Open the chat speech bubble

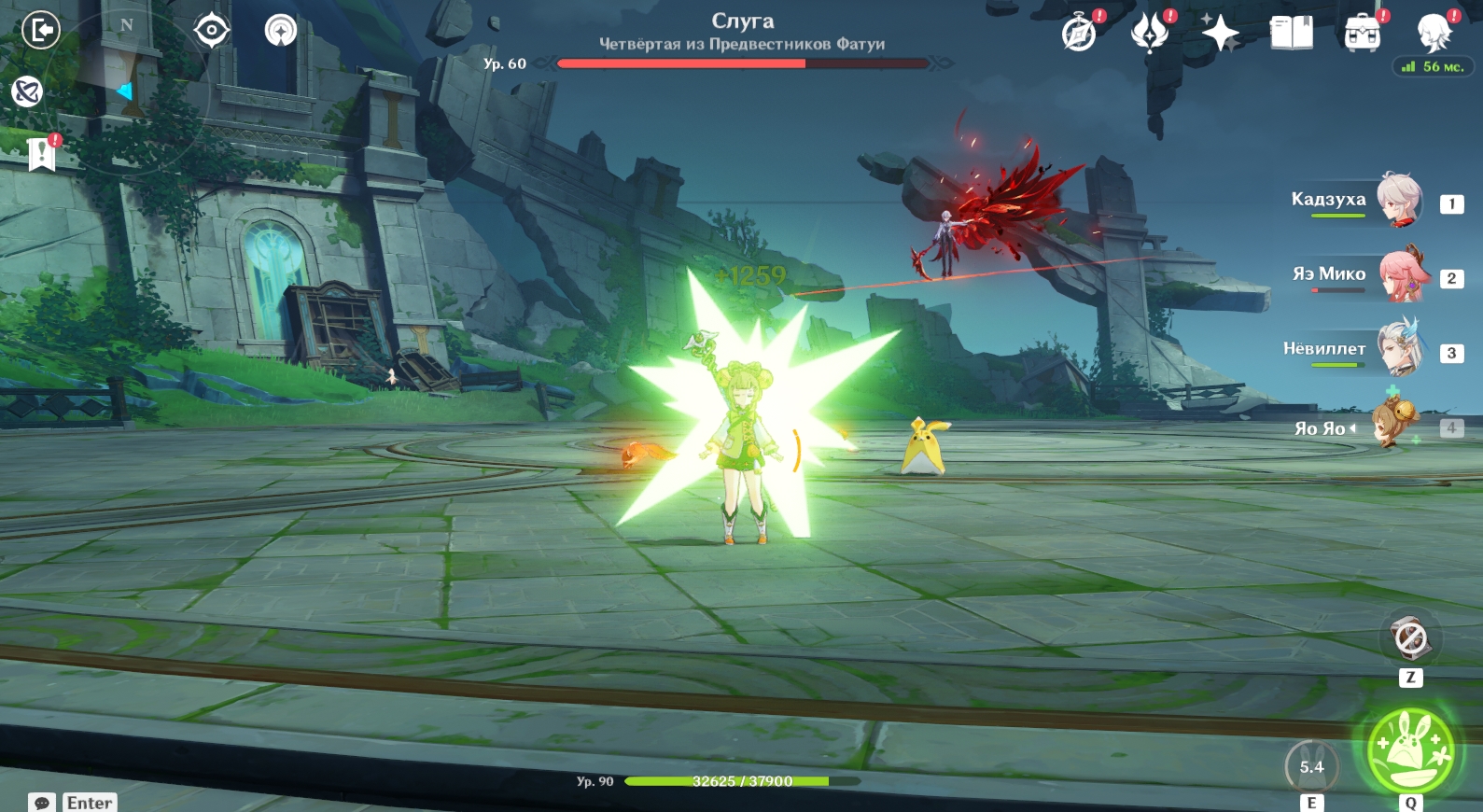pyautogui.click(x=42, y=803)
